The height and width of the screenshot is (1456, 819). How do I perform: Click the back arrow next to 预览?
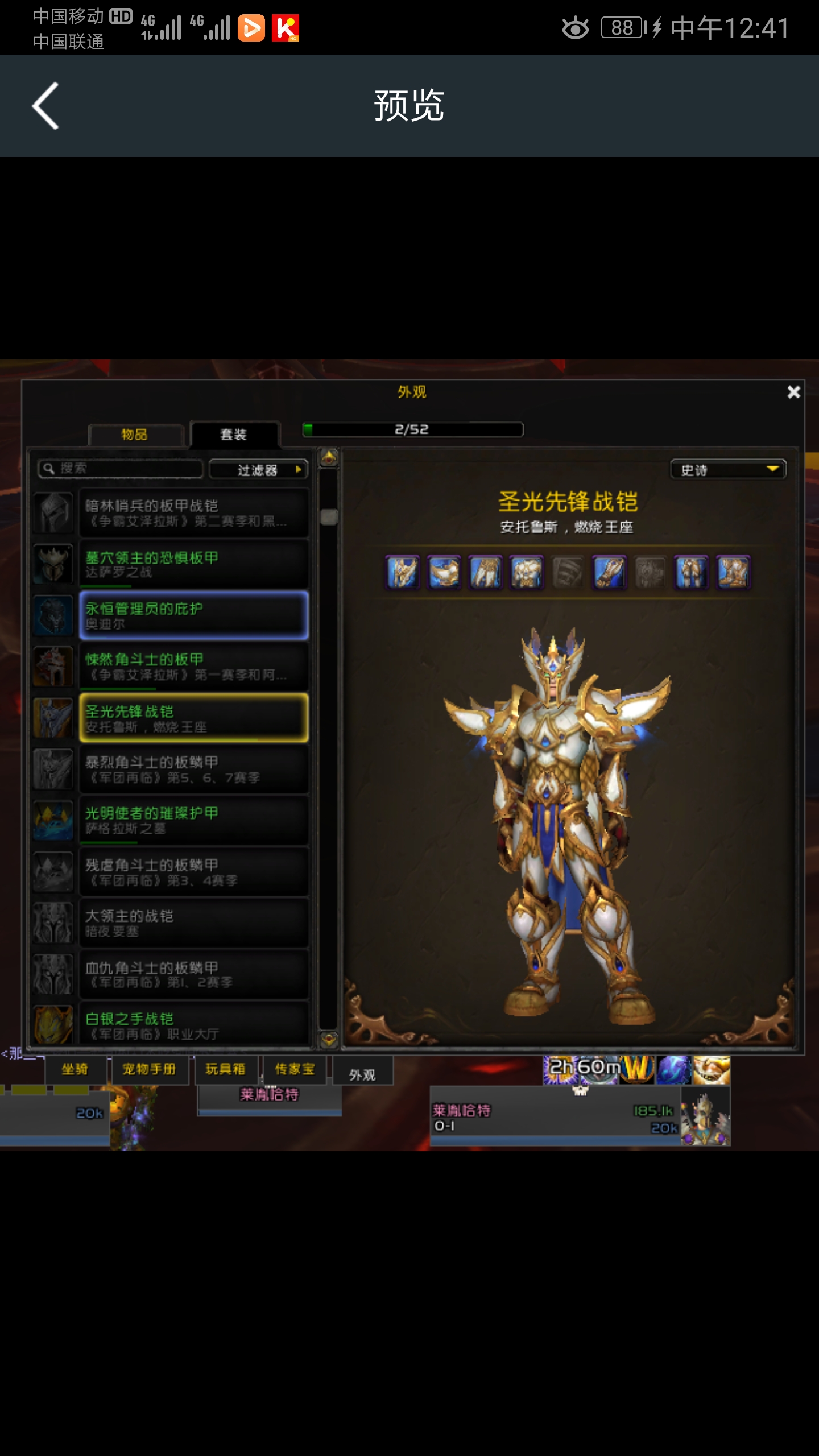pos(45,105)
